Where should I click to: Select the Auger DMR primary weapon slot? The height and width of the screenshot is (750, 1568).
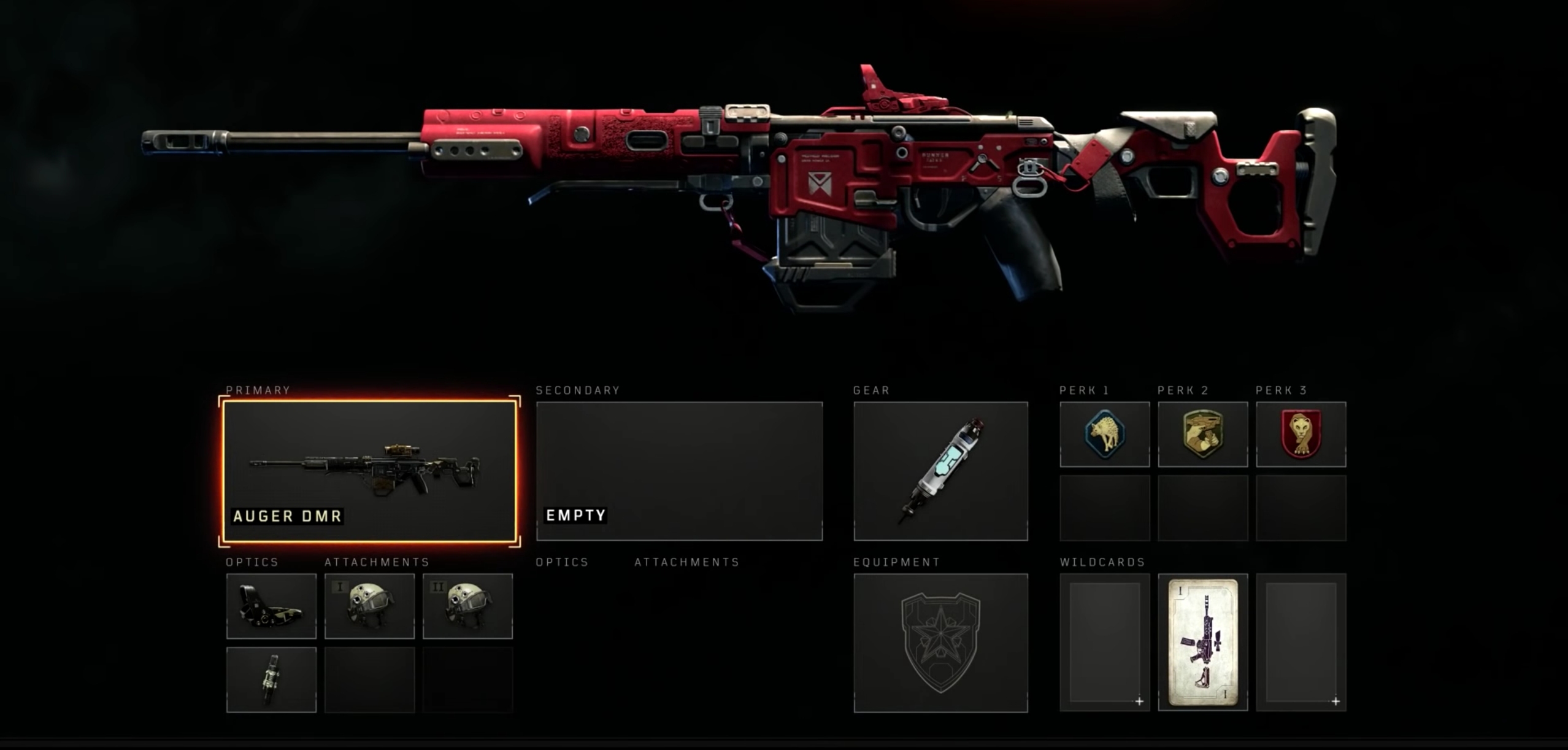[x=370, y=471]
